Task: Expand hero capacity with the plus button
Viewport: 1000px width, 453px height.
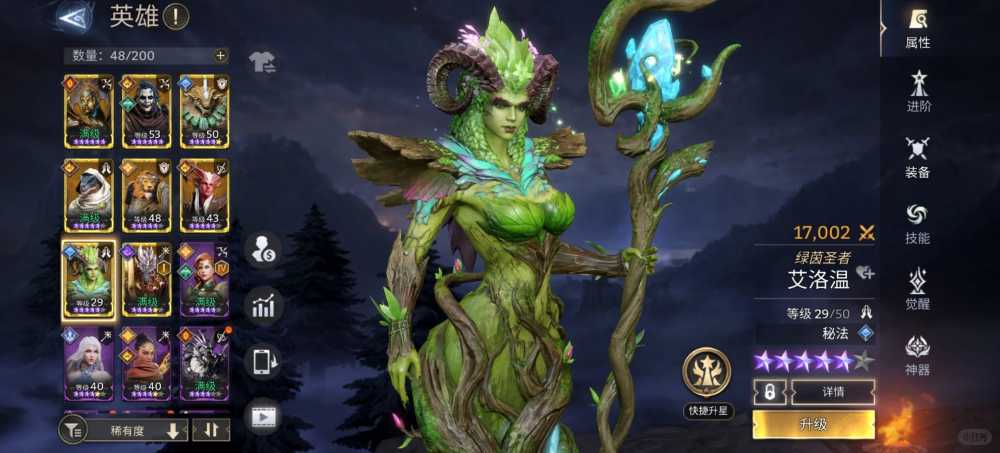Action: 220,55
